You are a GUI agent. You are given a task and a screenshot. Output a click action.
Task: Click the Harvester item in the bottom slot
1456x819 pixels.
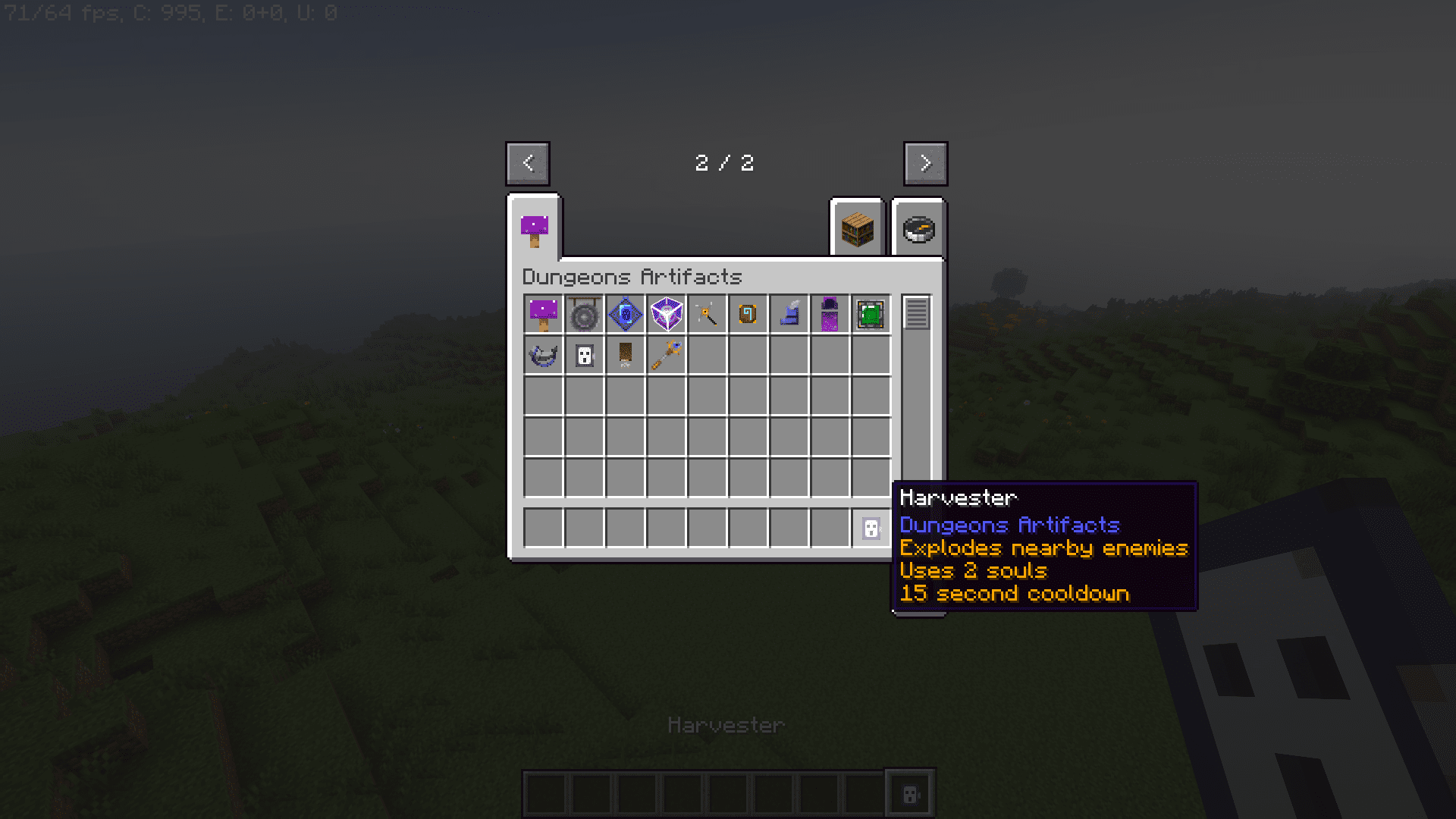click(x=871, y=529)
